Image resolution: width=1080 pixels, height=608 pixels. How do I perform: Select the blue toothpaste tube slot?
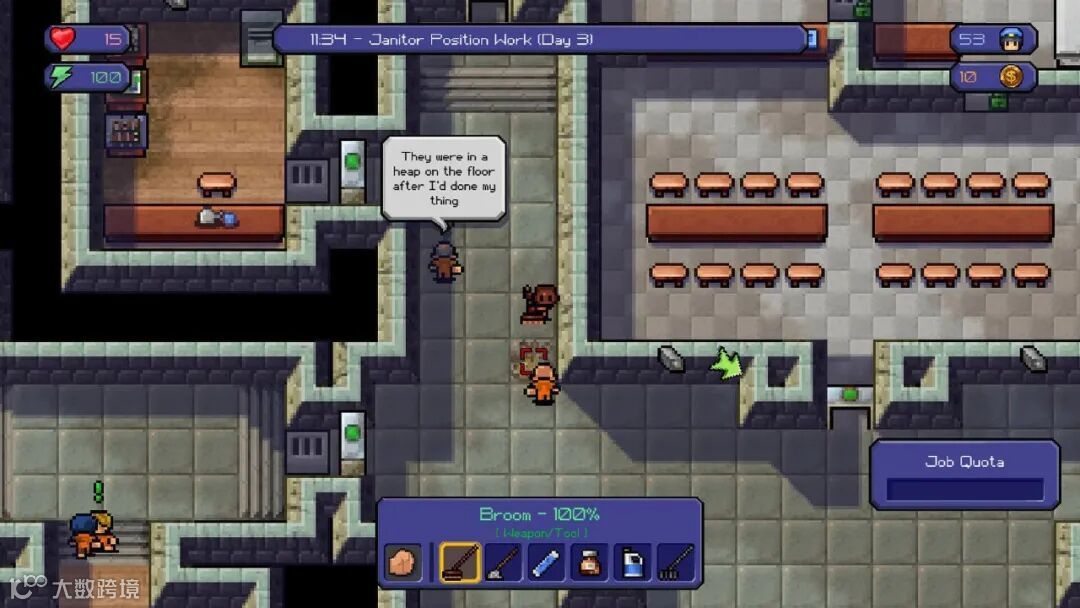tap(546, 562)
